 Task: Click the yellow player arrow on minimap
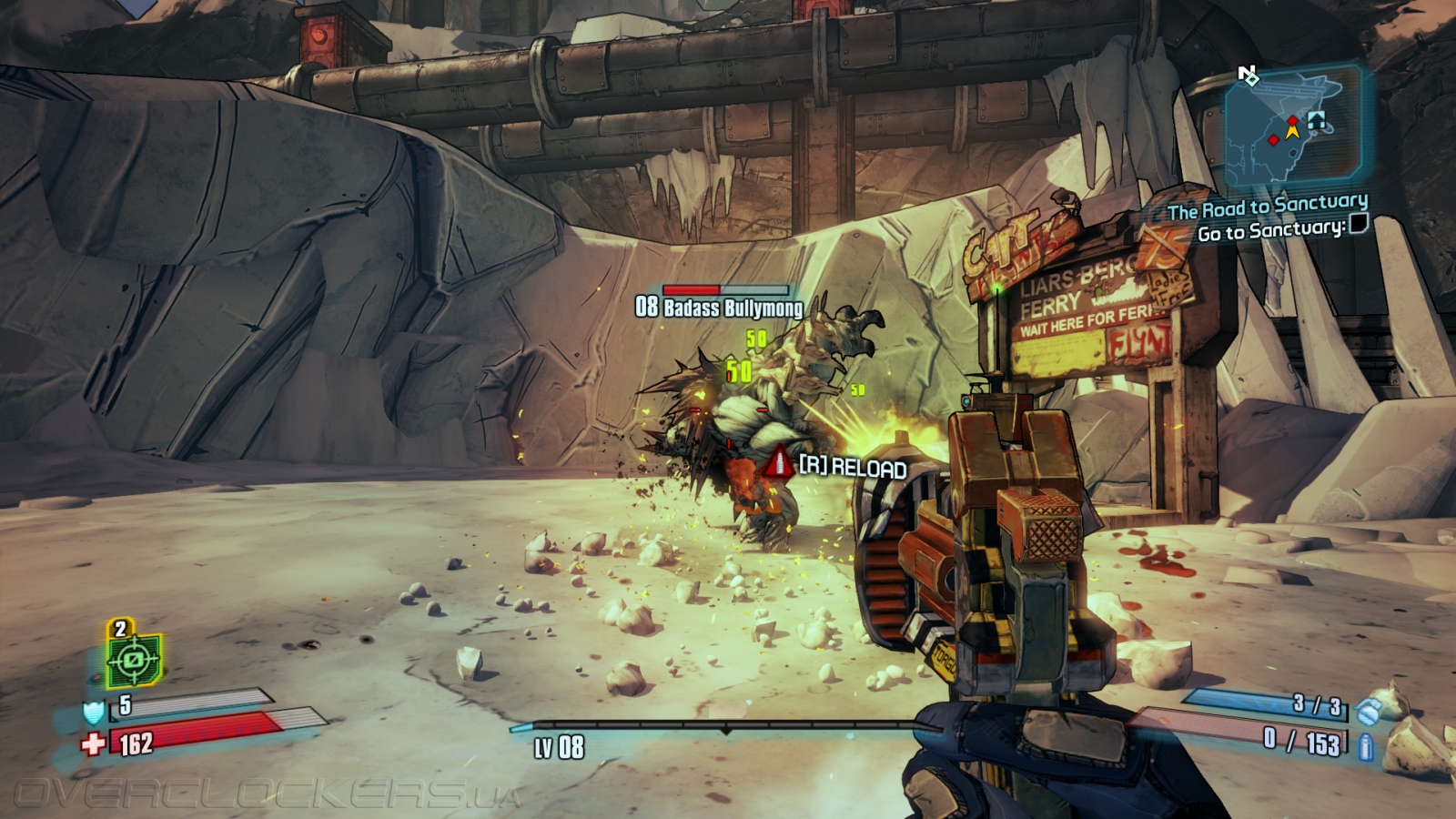1292,131
